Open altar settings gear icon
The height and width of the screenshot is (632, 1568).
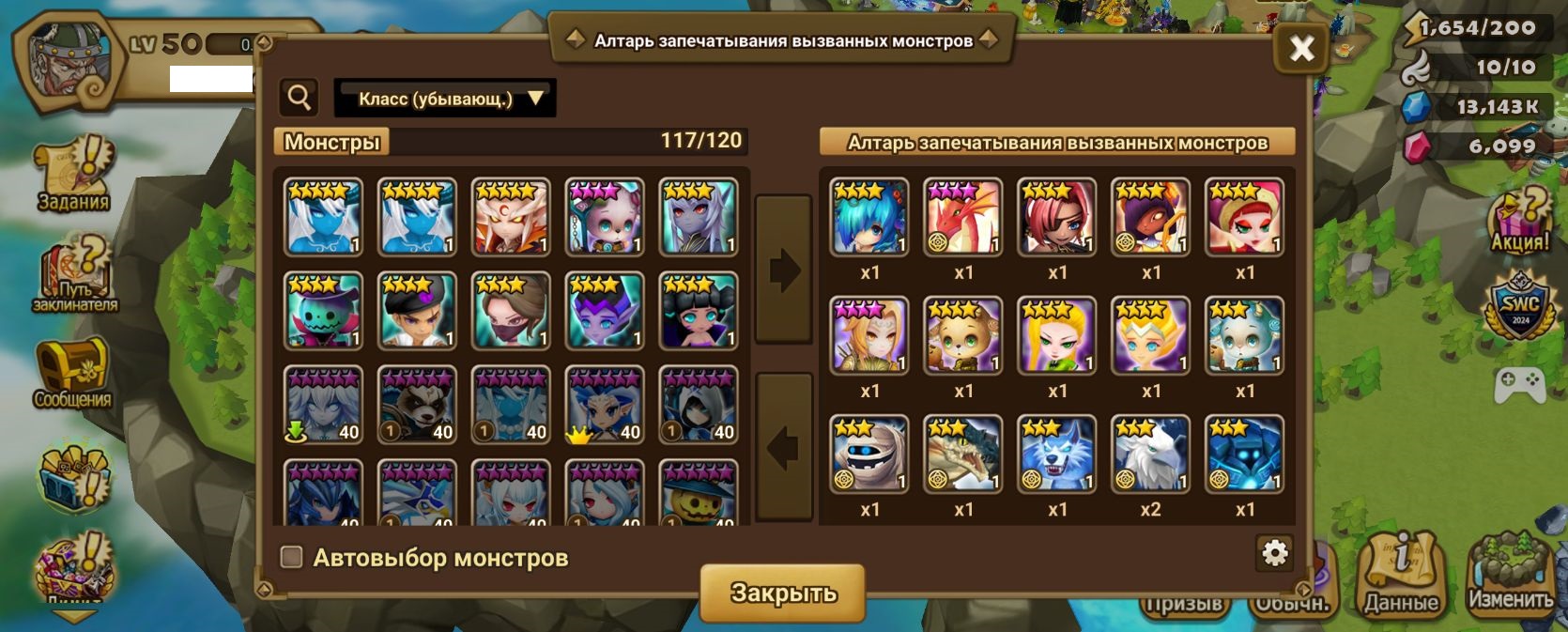(x=1274, y=553)
